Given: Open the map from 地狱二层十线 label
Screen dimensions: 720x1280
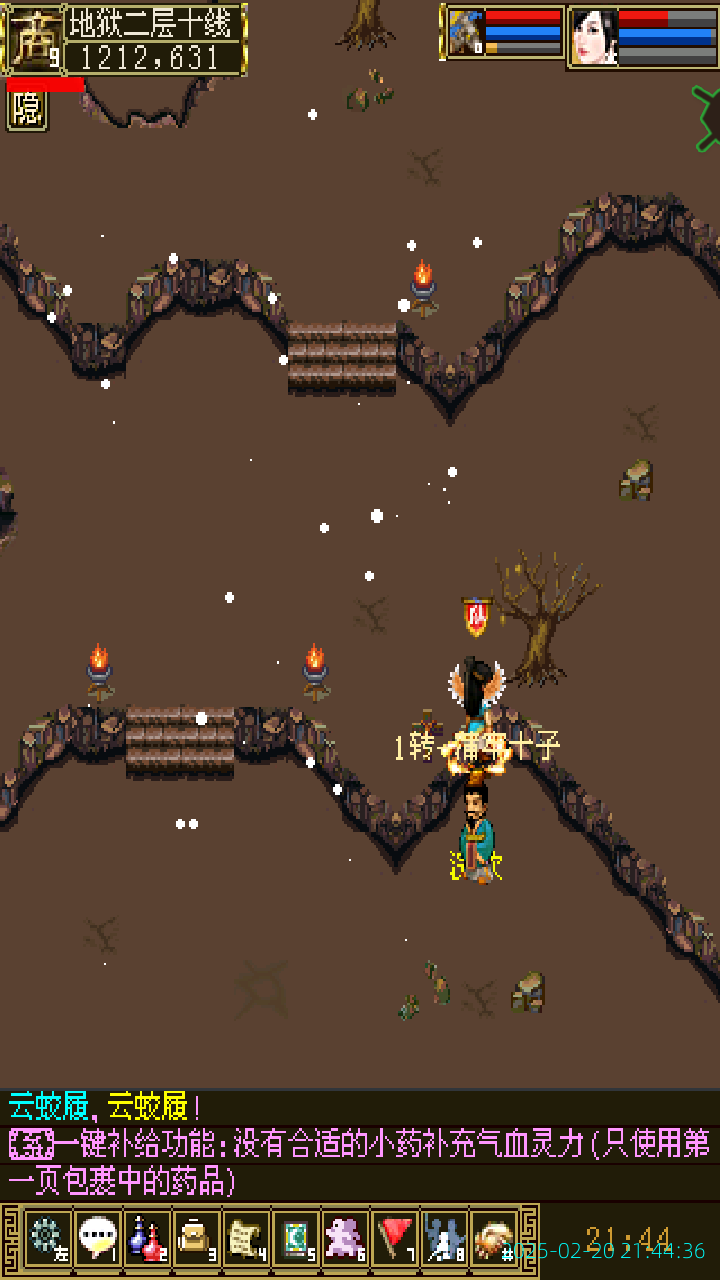Looking at the screenshot, I should click(155, 21).
